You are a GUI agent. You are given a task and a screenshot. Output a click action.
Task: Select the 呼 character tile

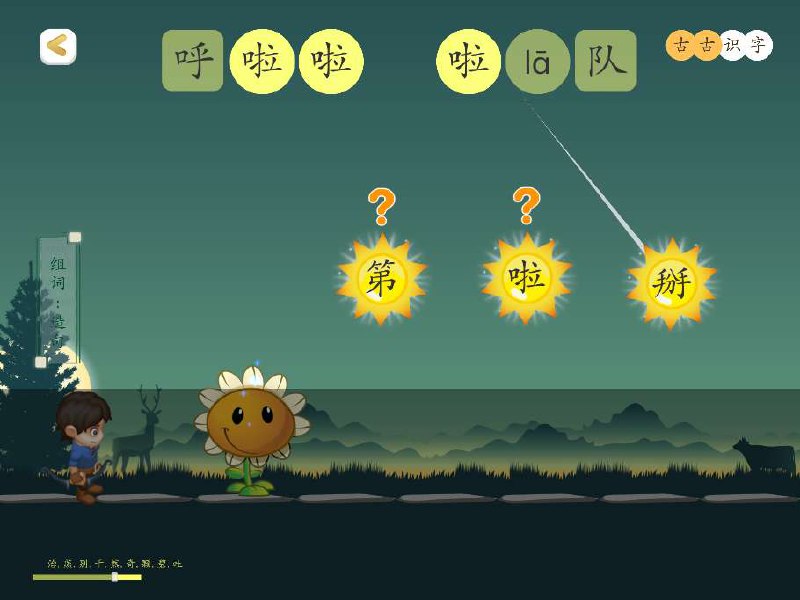tap(193, 61)
